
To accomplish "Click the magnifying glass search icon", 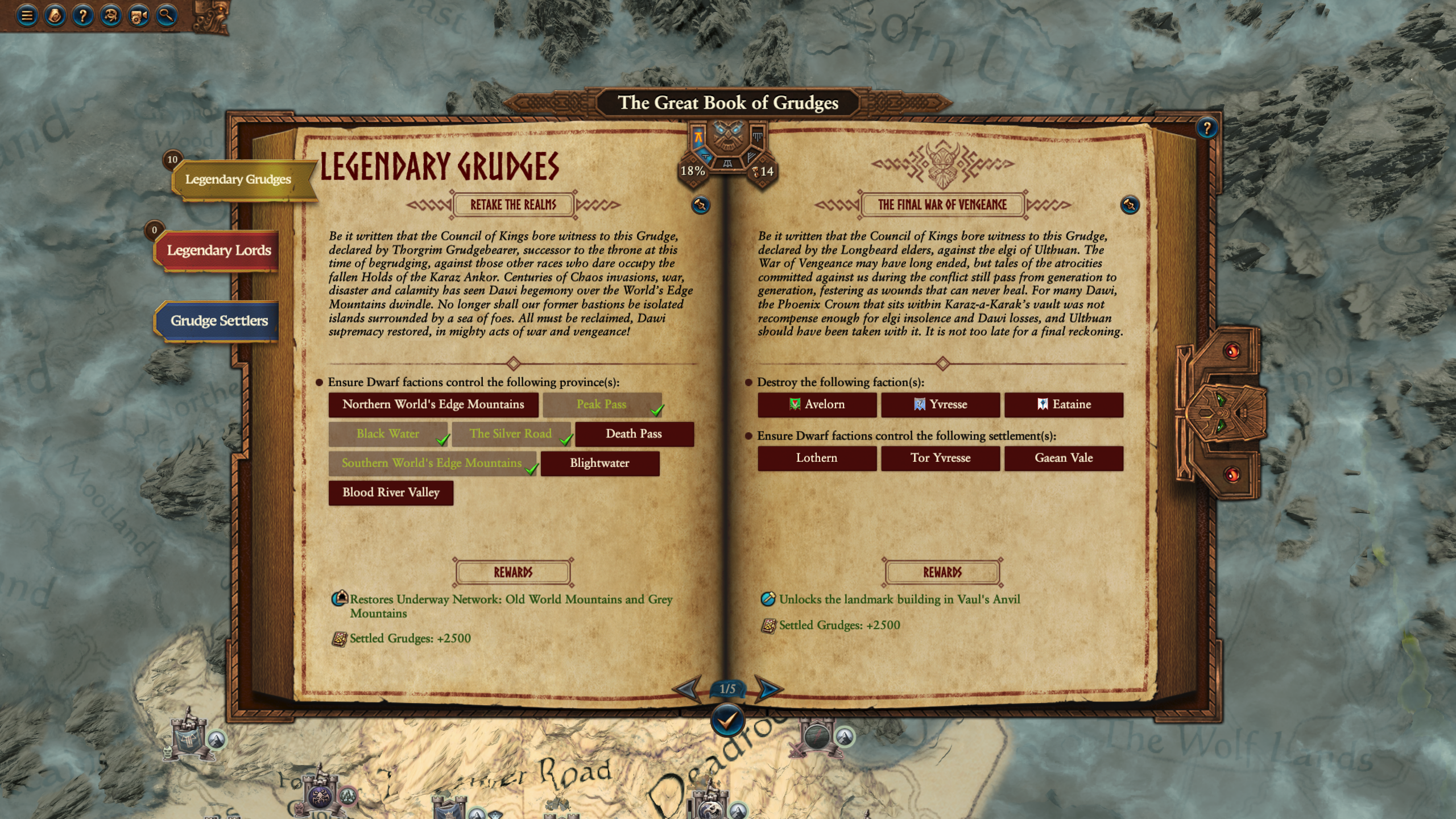I will point(166,16).
